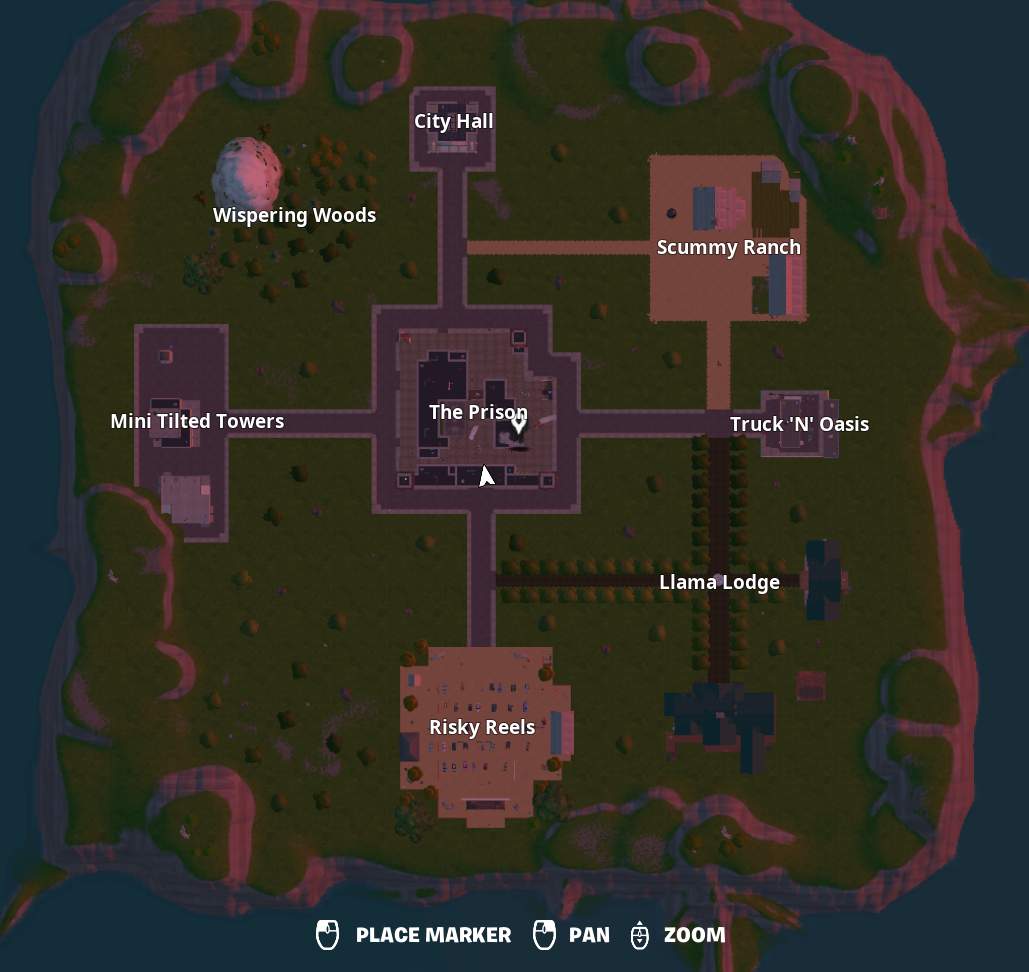1029x972 pixels.
Task: Choose the Mini Tilted Towers location label
Action: pos(197,422)
